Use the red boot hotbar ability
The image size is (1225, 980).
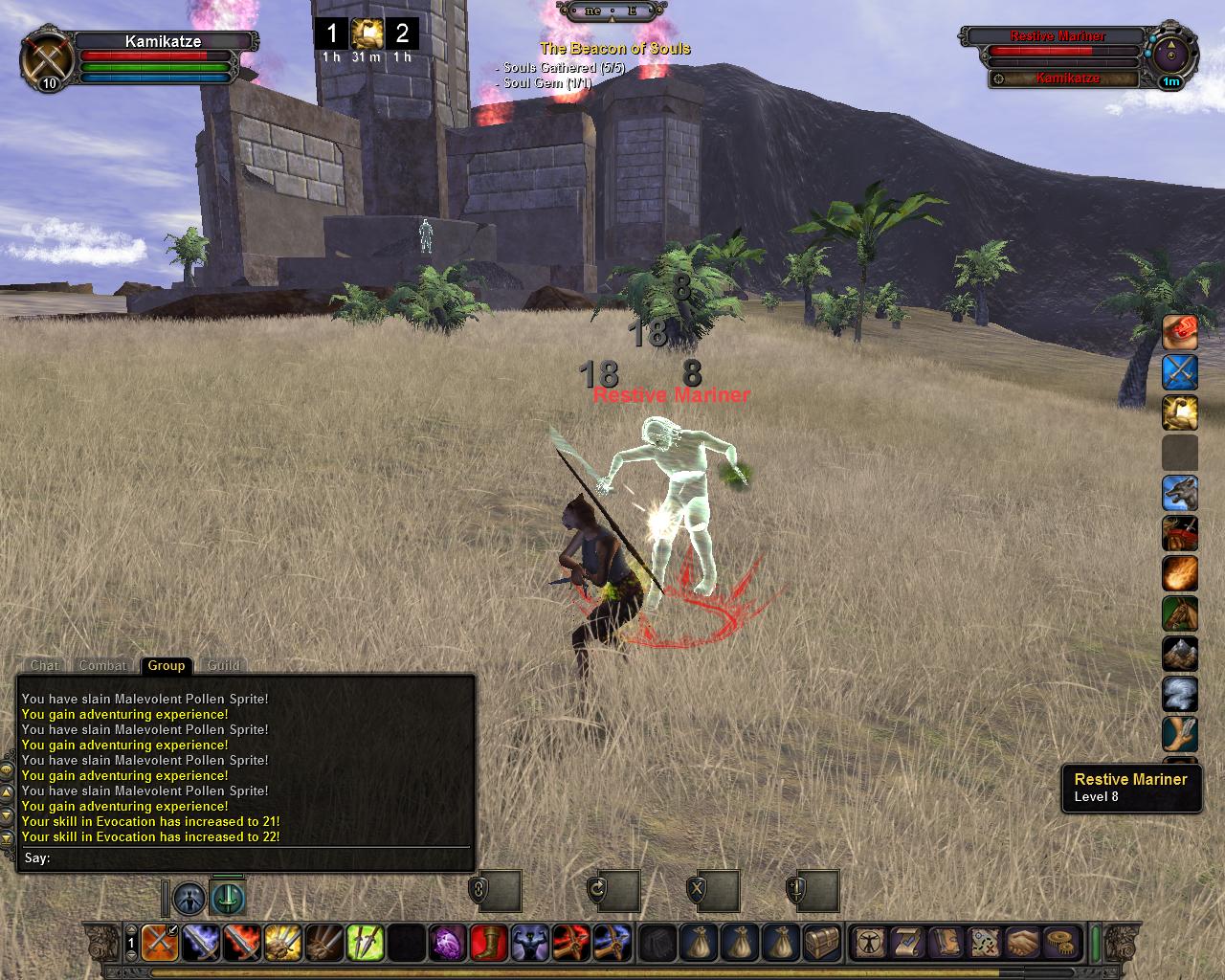(x=488, y=943)
